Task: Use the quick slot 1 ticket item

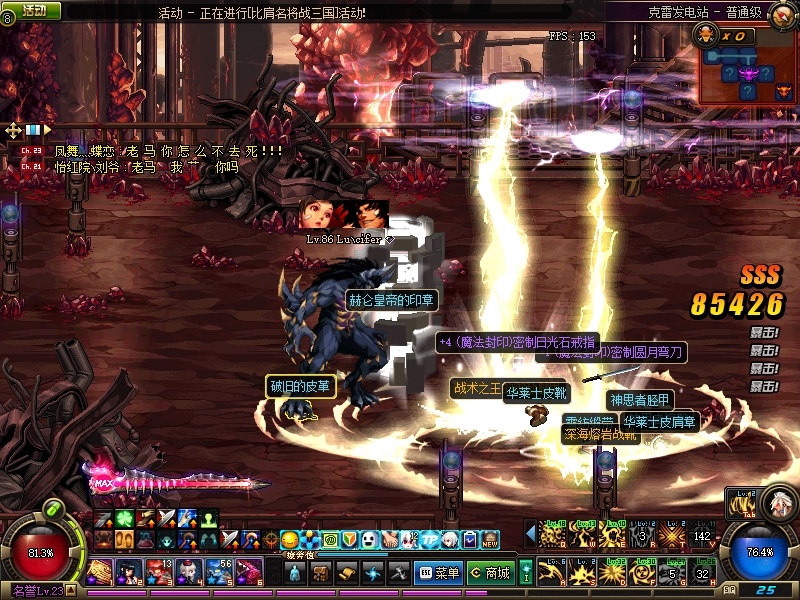Action: pos(100,572)
